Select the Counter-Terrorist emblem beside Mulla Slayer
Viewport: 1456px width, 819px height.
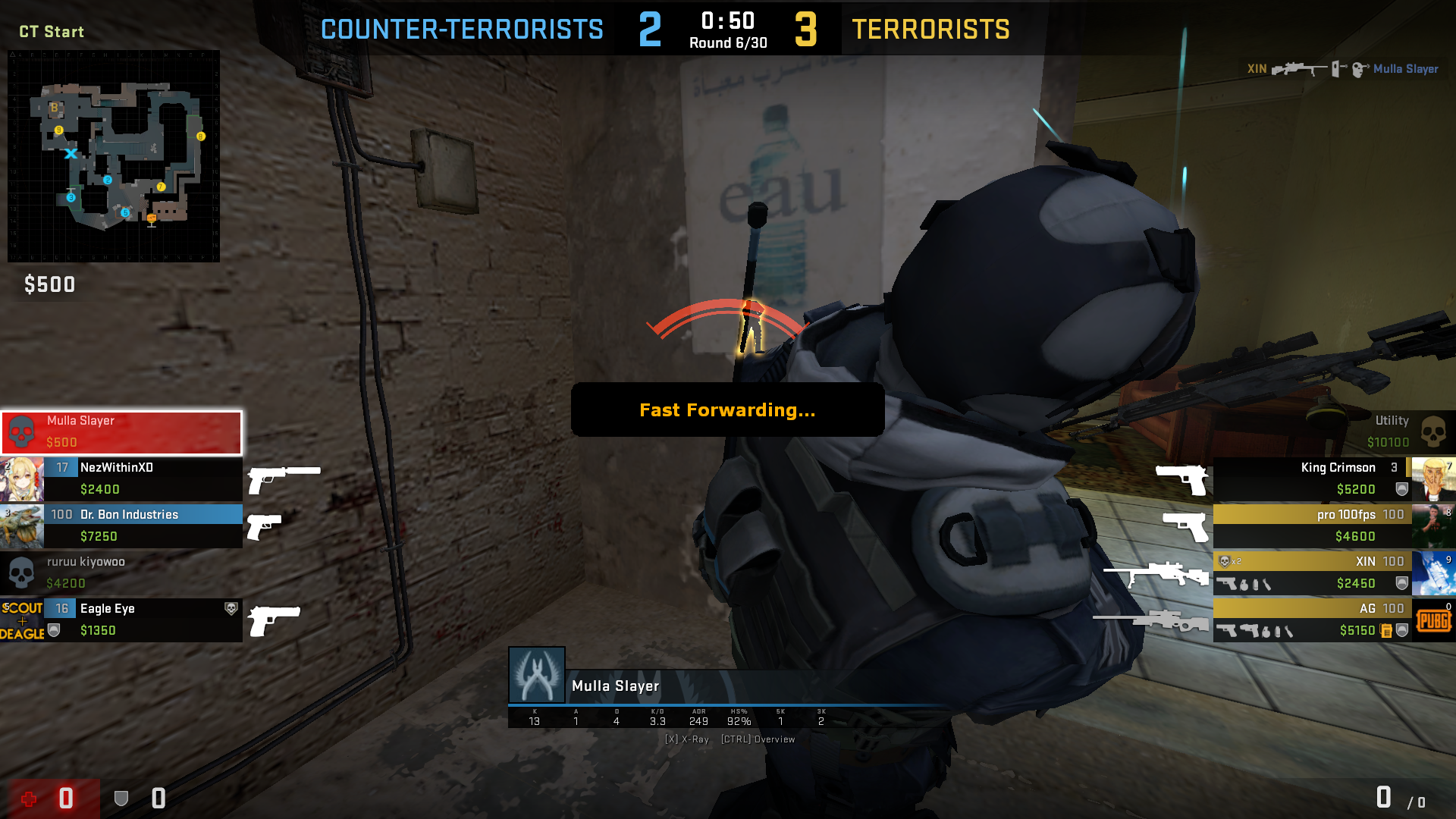tap(537, 675)
